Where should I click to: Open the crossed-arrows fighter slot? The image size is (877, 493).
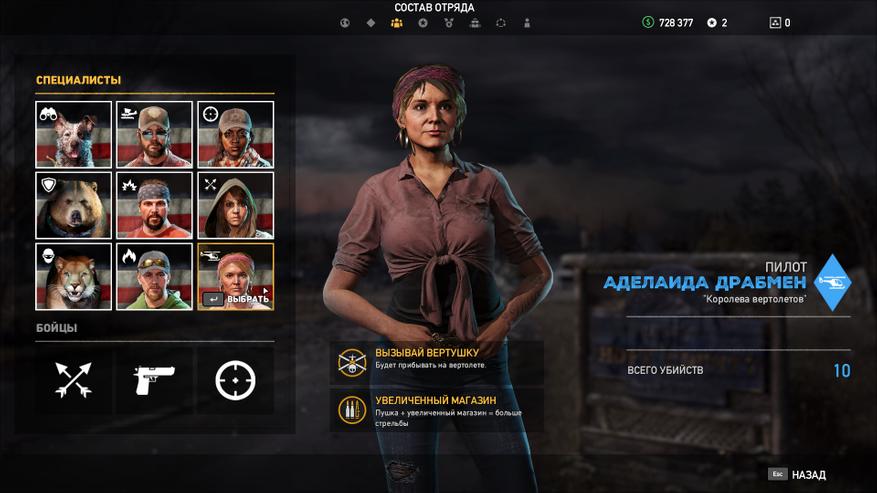(x=73, y=380)
